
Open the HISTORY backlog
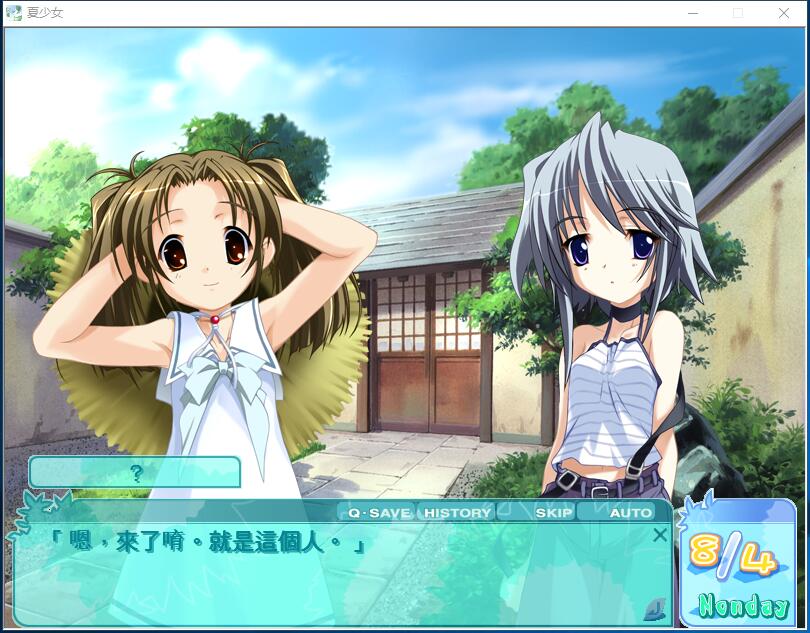tap(457, 513)
